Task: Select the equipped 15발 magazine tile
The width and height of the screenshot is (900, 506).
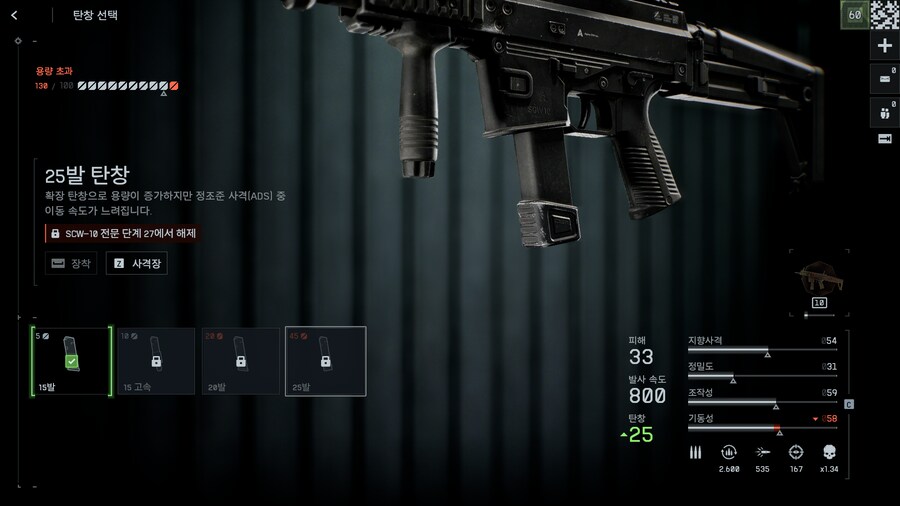Action: pos(71,361)
